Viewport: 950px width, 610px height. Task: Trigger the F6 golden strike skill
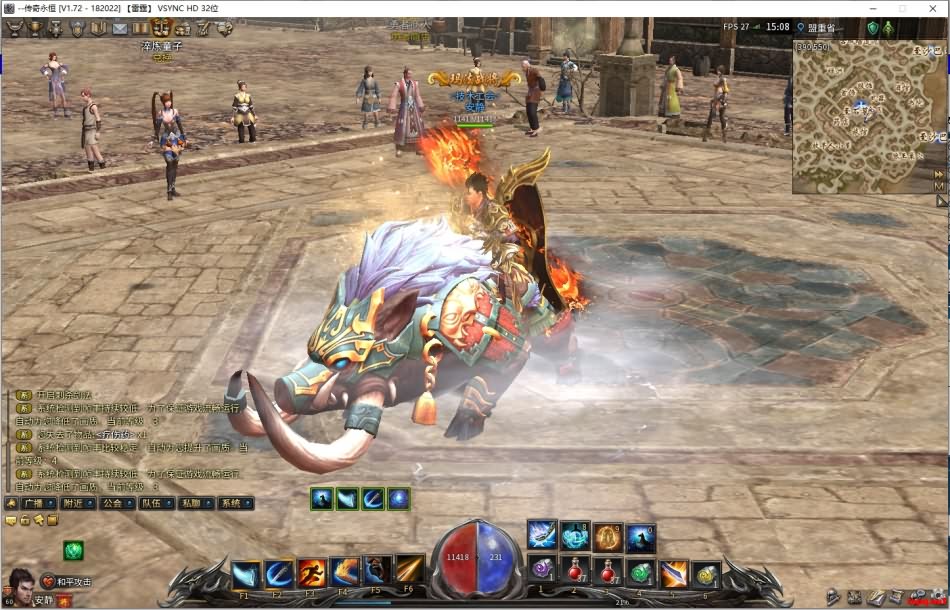tap(409, 568)
